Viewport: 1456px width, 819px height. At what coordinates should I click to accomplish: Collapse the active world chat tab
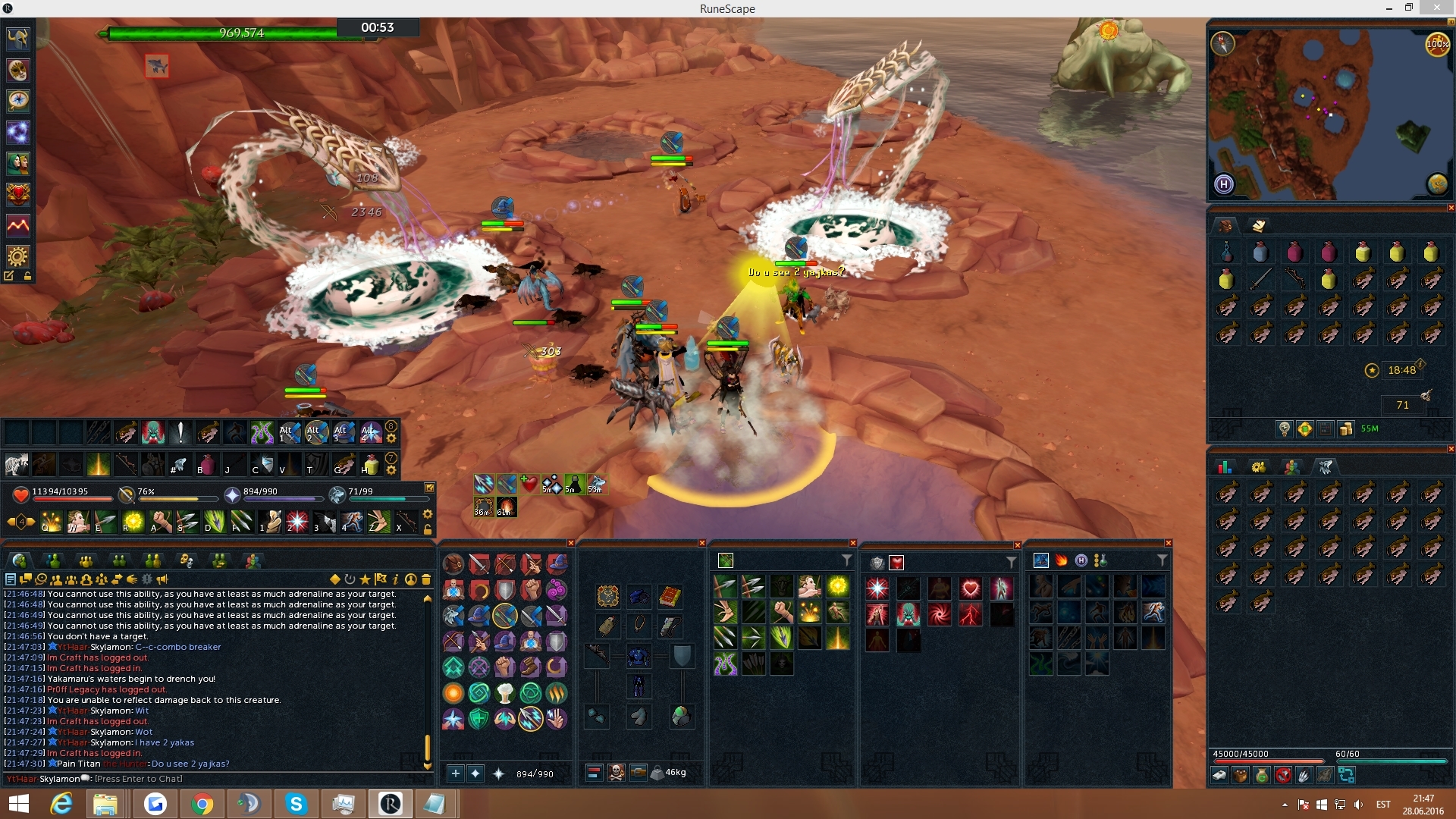pyautogui.click(x=20, y=561)
